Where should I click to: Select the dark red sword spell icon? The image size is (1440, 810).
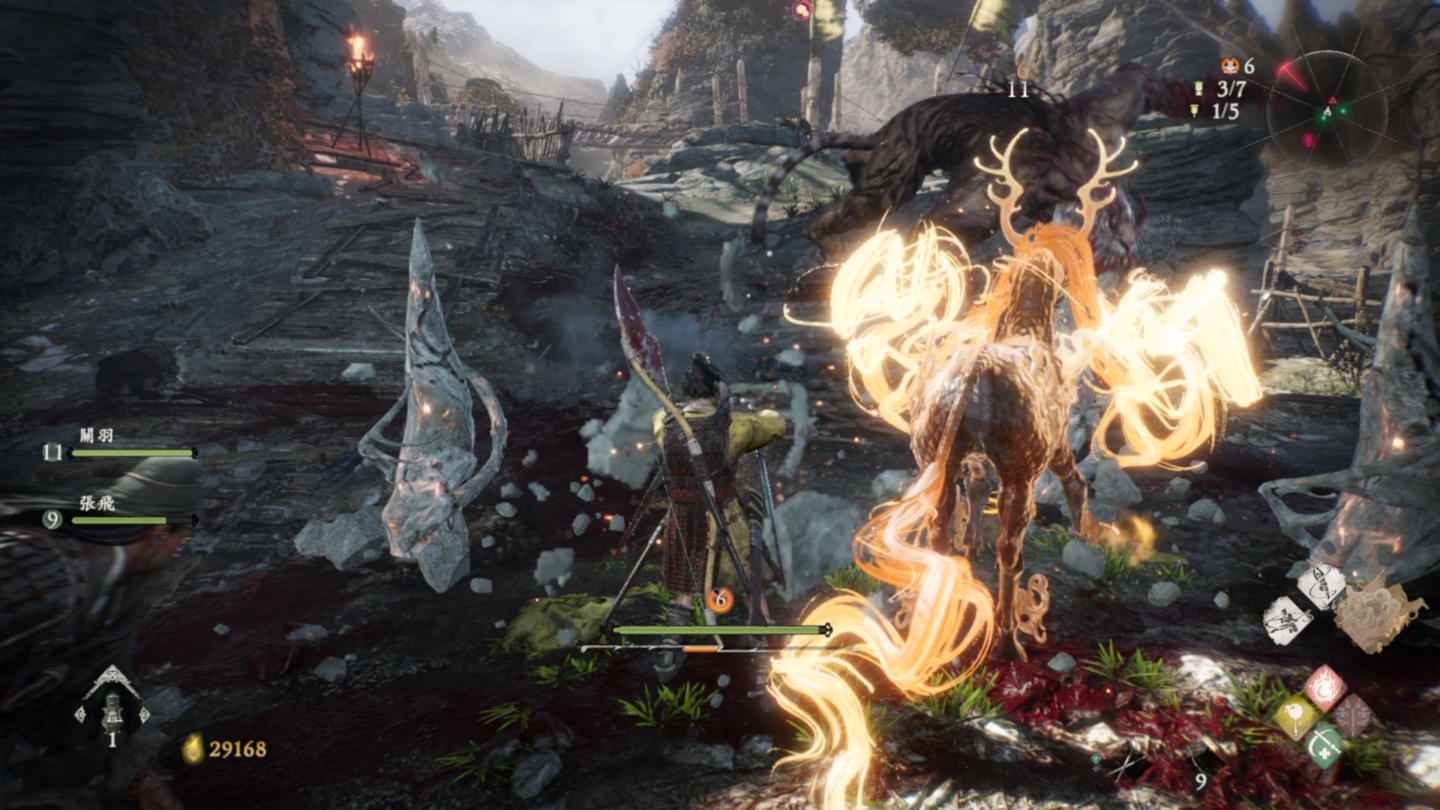click(x=1352, y=716)
